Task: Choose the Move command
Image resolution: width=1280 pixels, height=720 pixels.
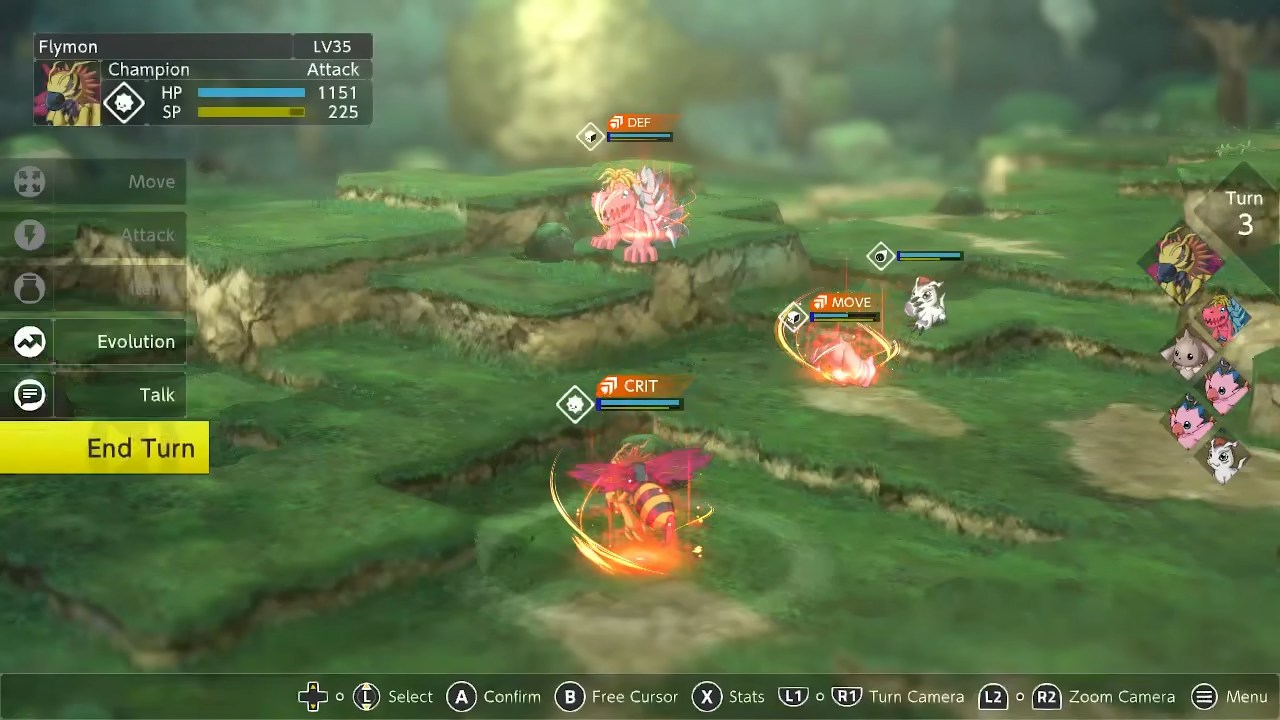Action: click(95, 182)
